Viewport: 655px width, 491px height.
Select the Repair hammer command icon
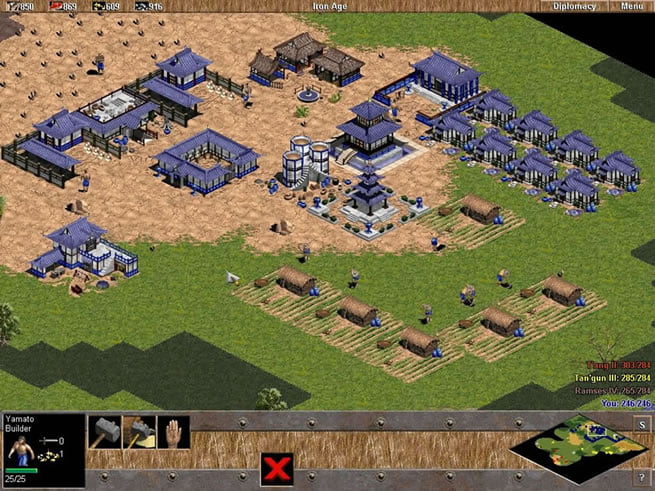(139, 432)
